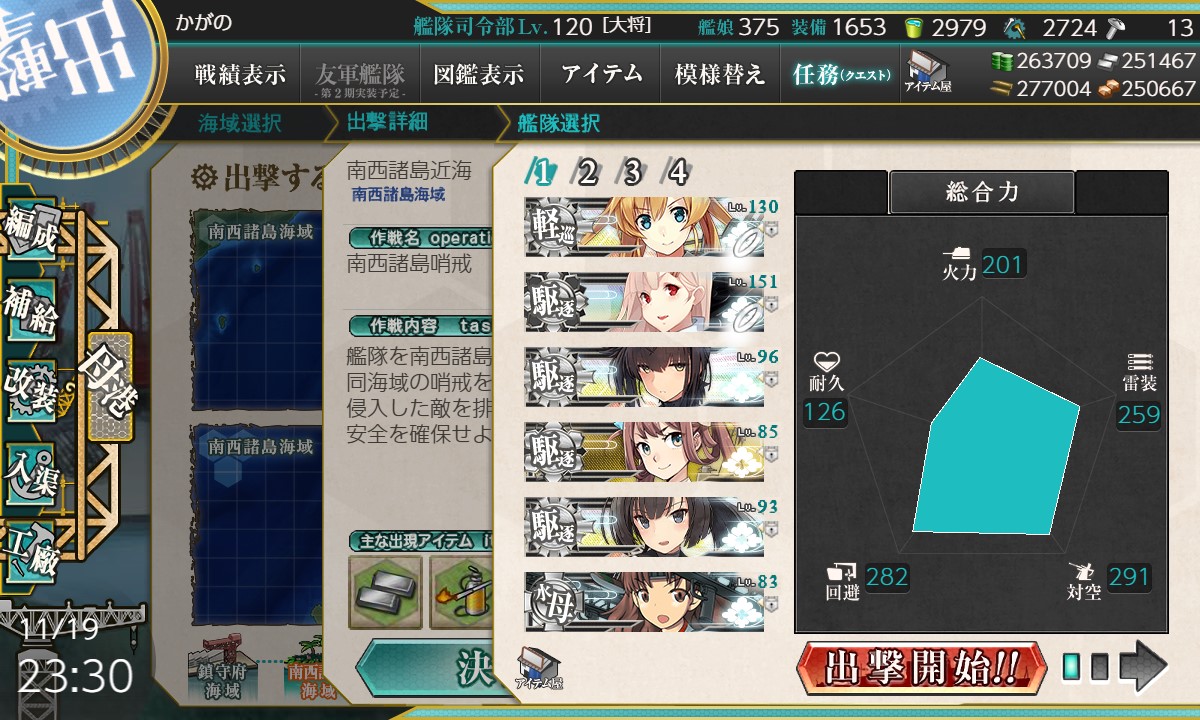This screenshot has height=720, width=1200.
Task: Select fleet number 4 tab
Action: click(678, 173)
